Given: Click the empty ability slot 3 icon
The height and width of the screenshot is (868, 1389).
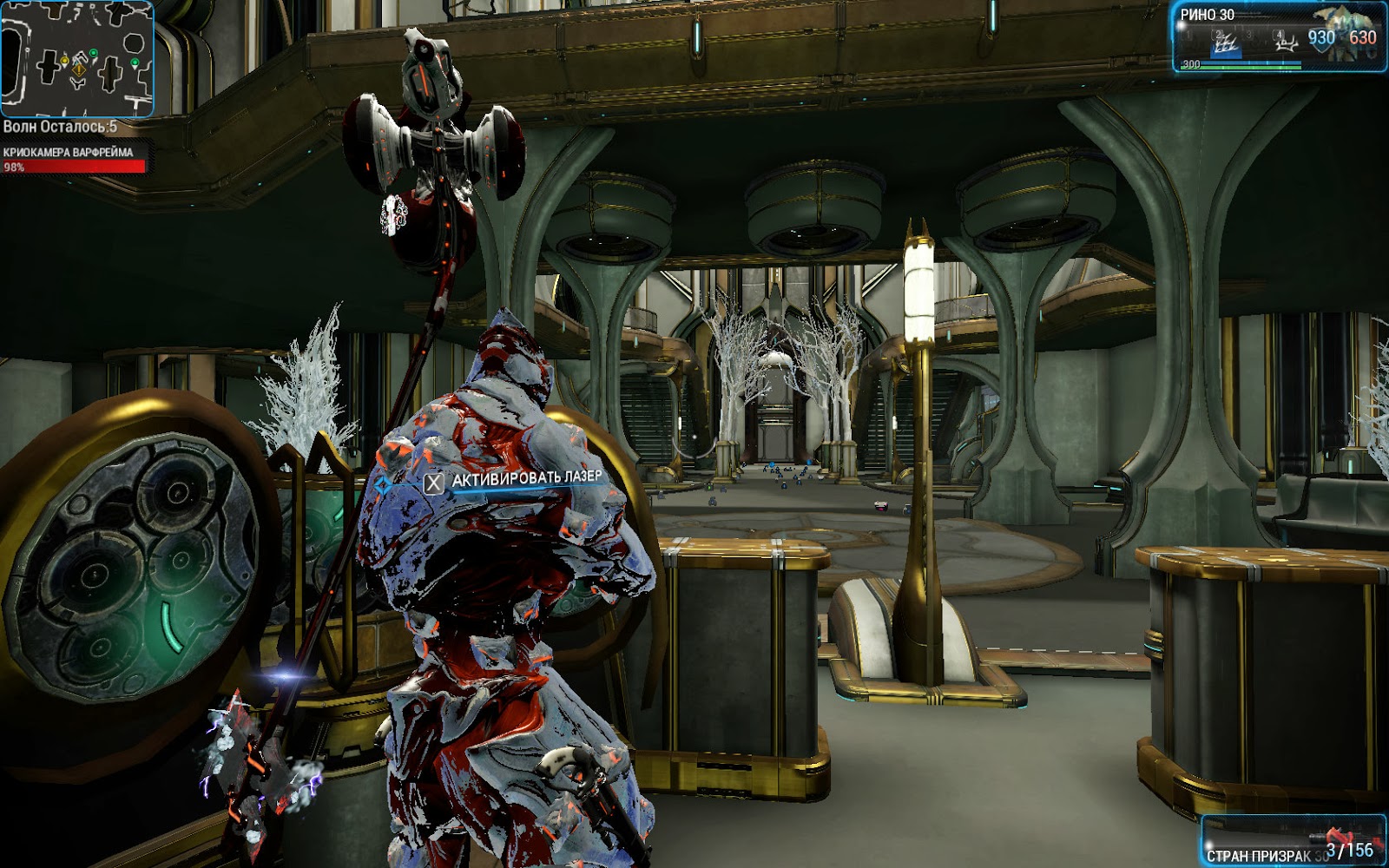Looking at the screenshot, I should click(x=1249, y=36).
